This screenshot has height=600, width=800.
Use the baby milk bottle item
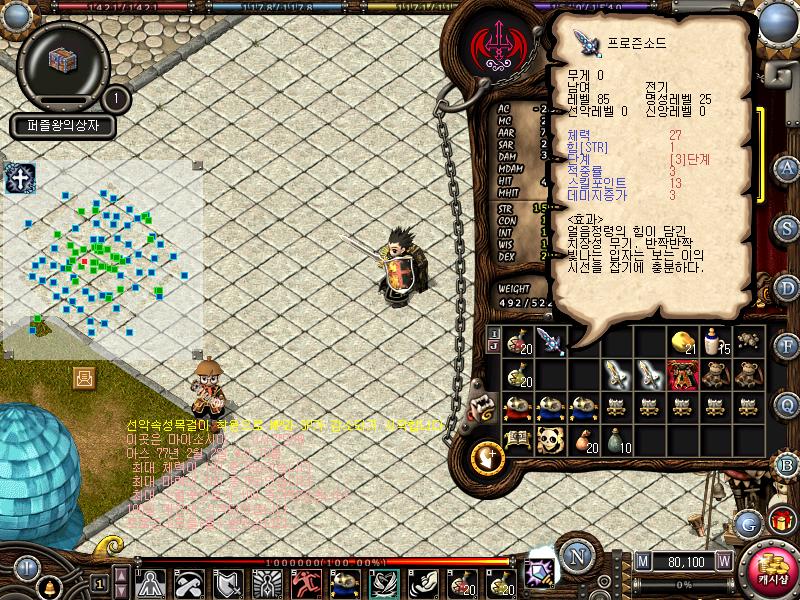click(715, 340)
